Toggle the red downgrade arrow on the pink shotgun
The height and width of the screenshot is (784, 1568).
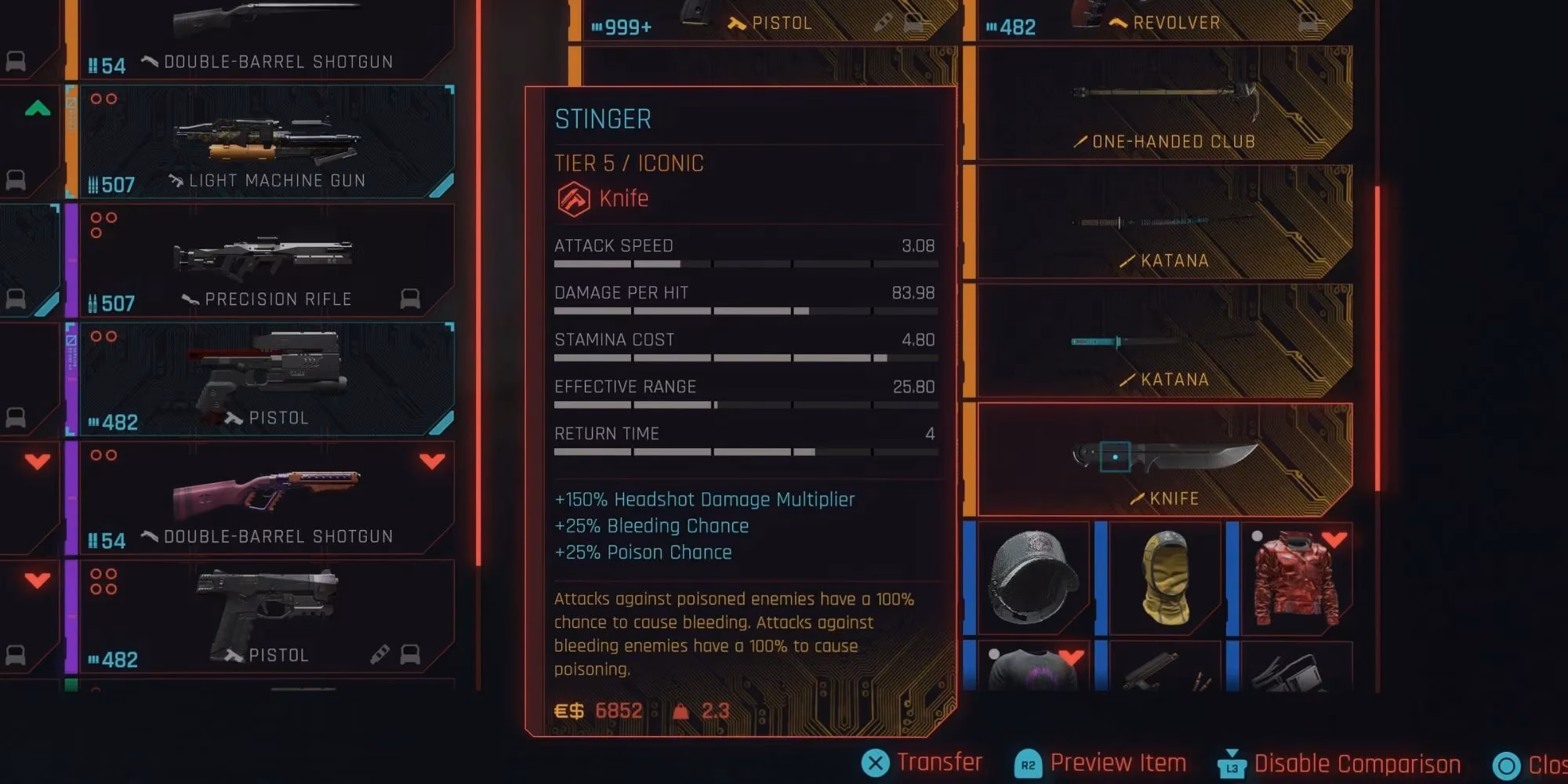(432, 461)
